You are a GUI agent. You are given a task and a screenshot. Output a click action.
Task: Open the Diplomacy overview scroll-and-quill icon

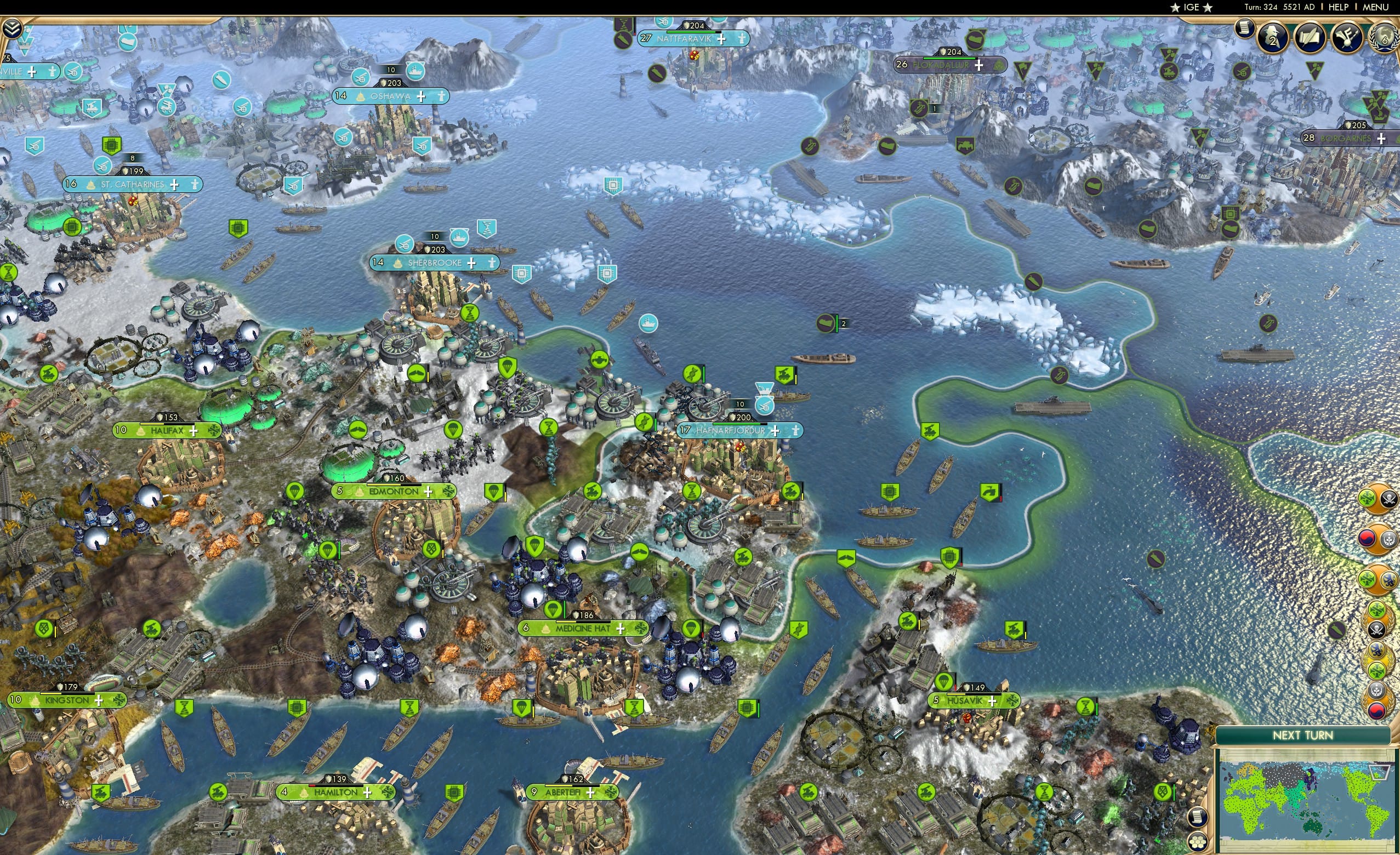click(x=1310, y=38)
